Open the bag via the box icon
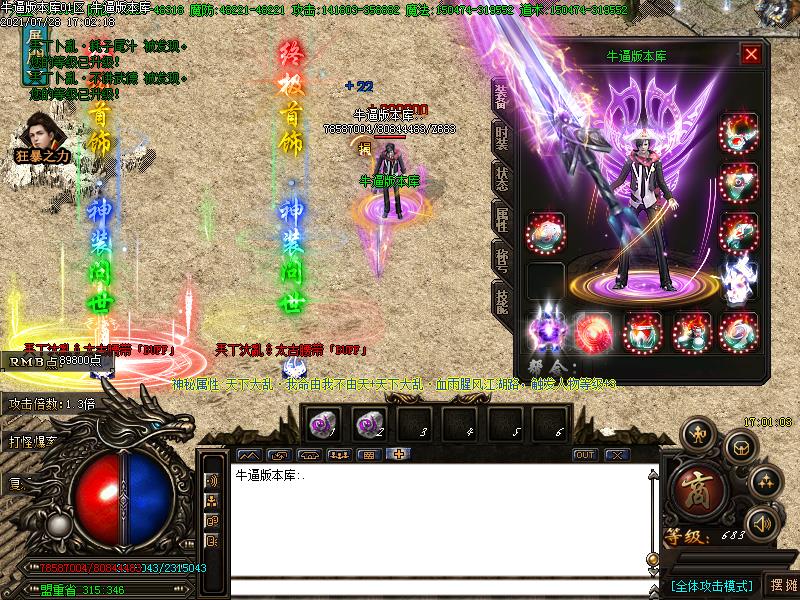Screen dimensions: 800x600 (741, 446)
